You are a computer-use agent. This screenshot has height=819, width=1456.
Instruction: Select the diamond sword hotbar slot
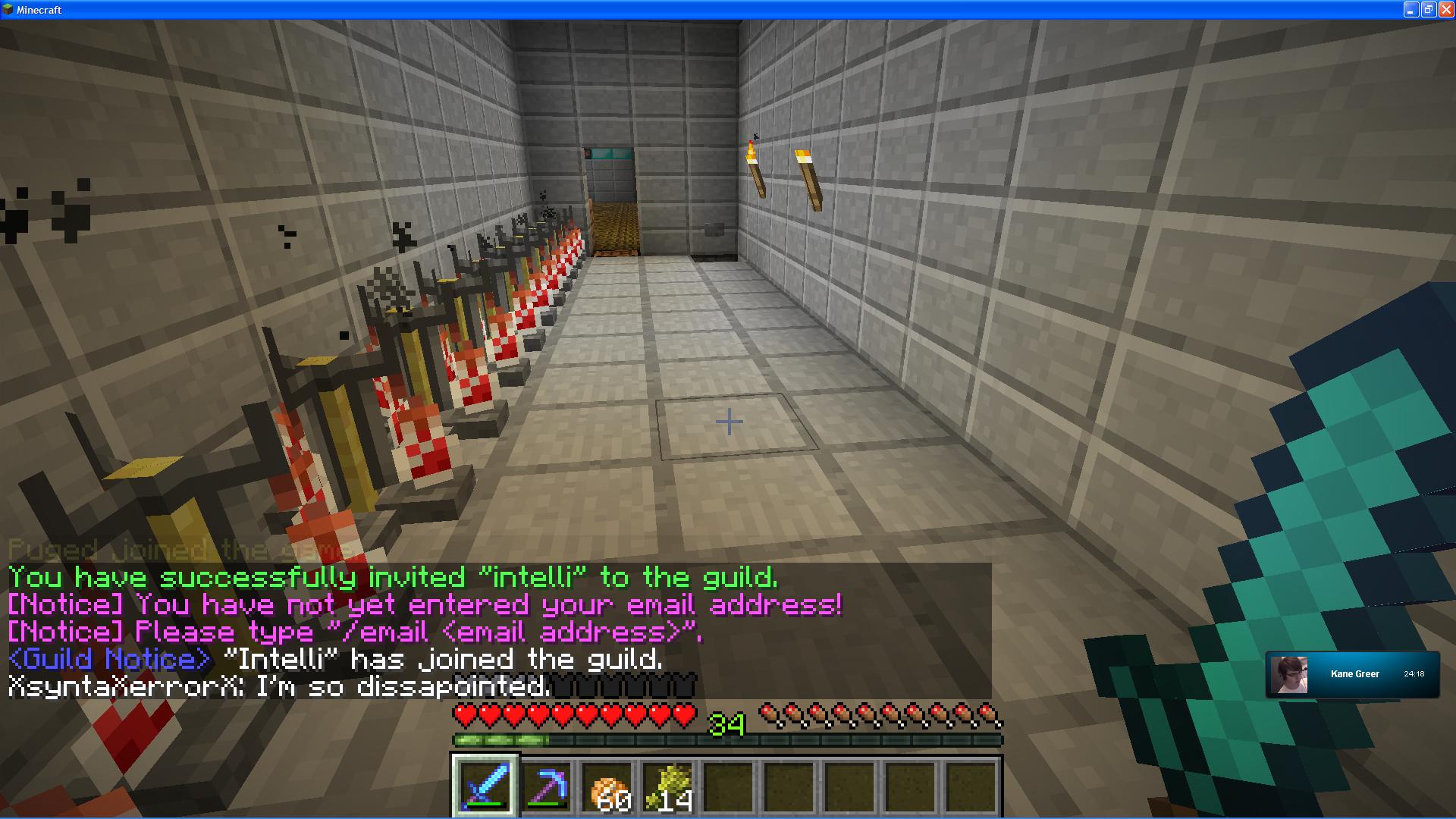[x=485, y=785]
